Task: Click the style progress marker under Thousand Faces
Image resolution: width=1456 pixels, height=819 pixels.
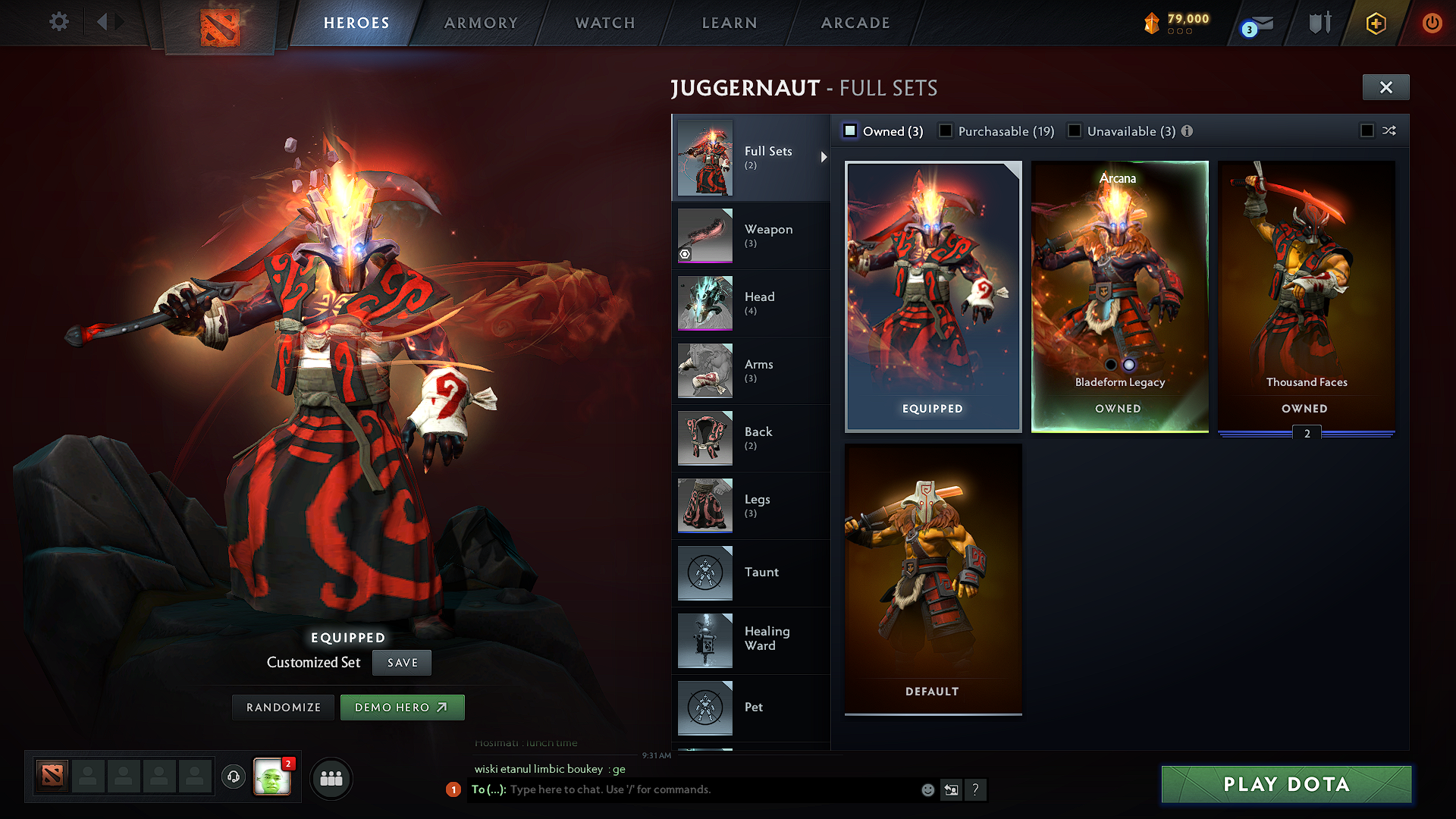Action: pos(1306,432)
